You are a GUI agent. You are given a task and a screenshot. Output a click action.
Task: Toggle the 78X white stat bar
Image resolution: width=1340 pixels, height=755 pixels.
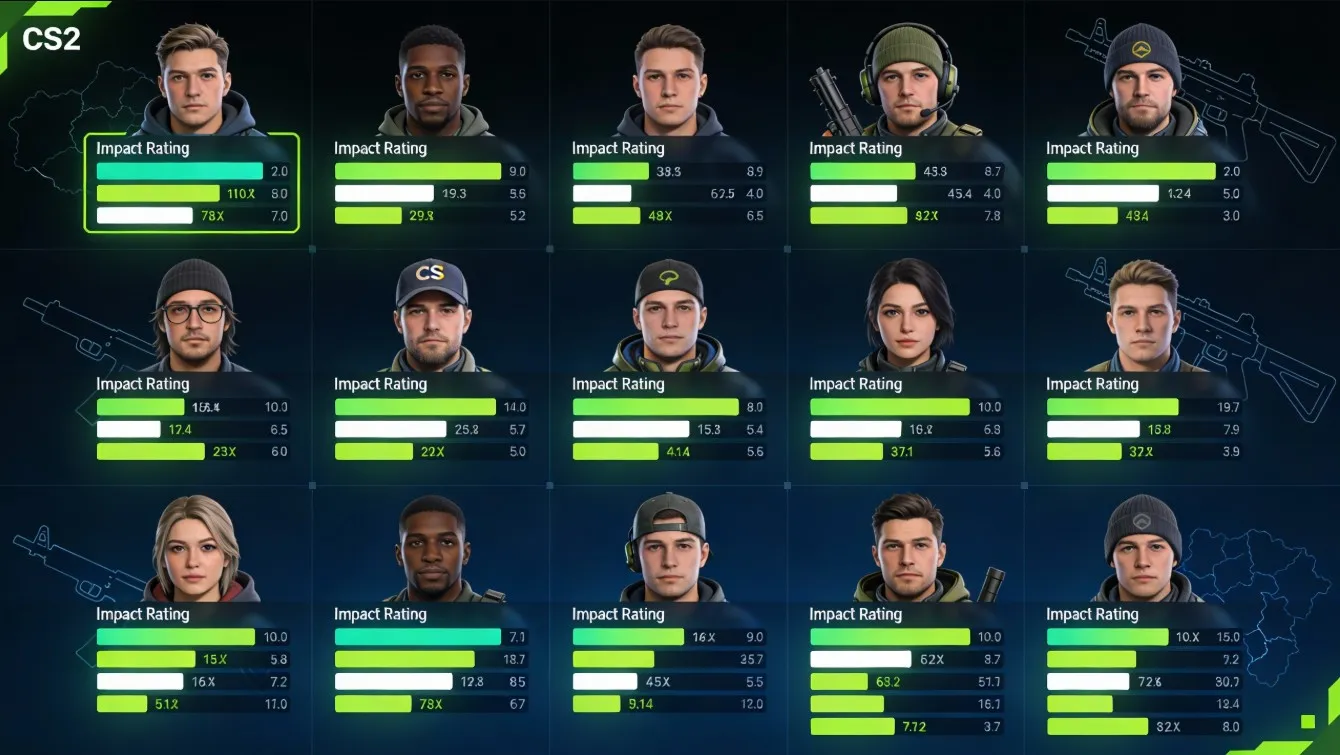tap(143, 214)
